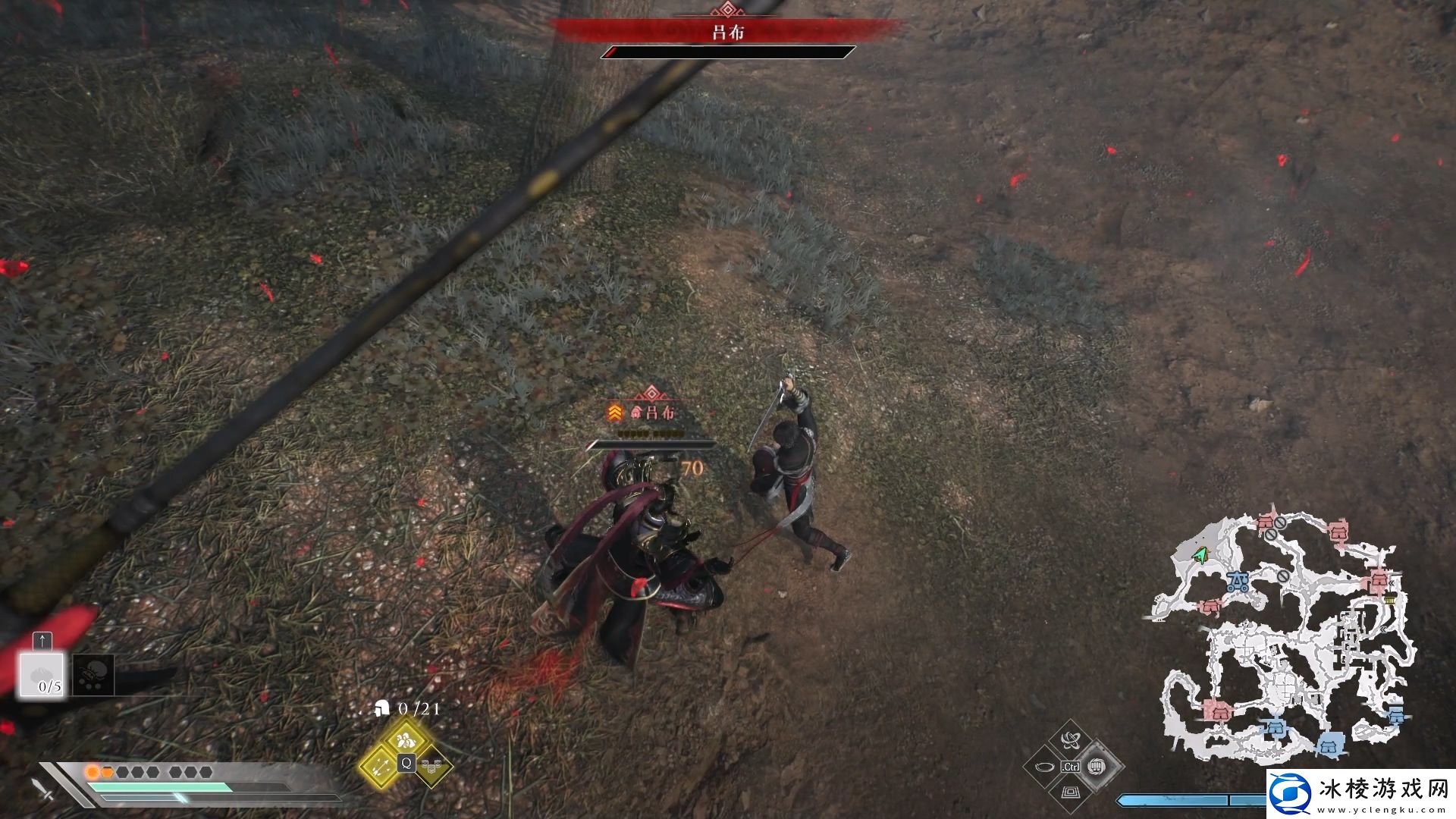Activate the yellow arrow volley tactic
Viewport: 1456px width, 819px height.
tap(381, 764)
